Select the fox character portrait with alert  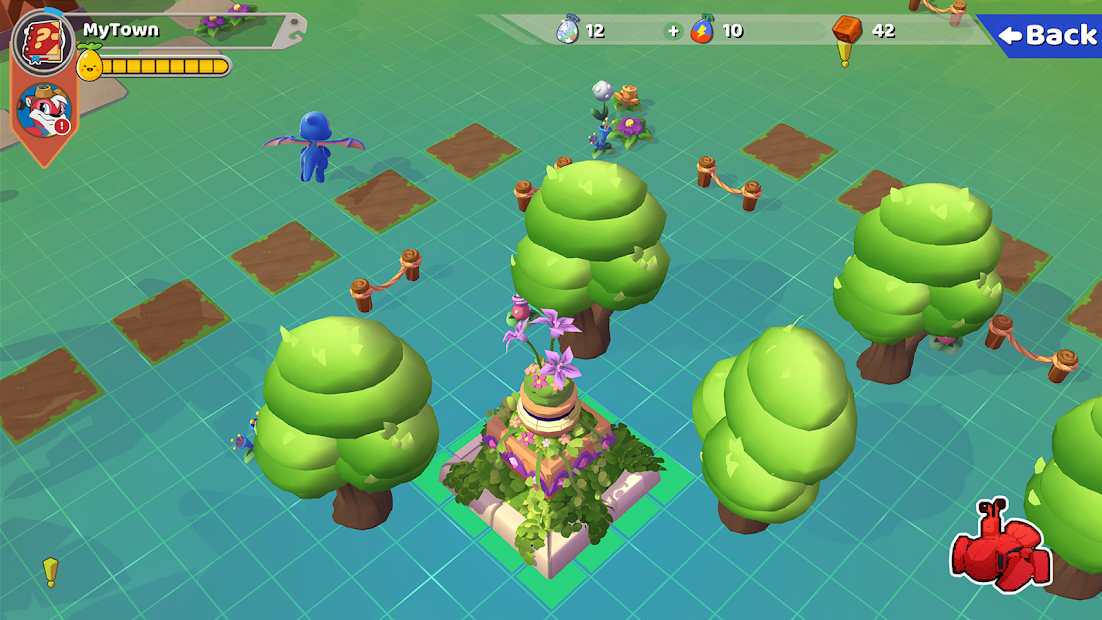click(x=45, y=110)
